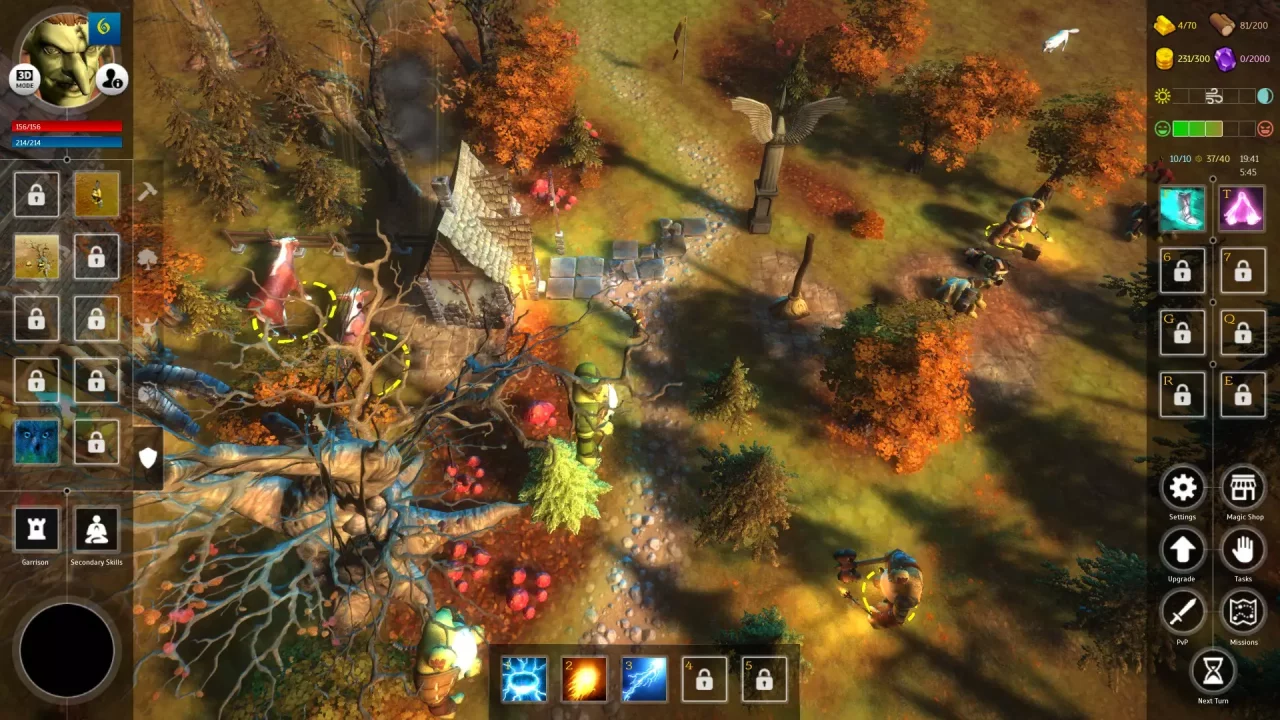Open the Upgrade arrow menu

pos(1182,549)
